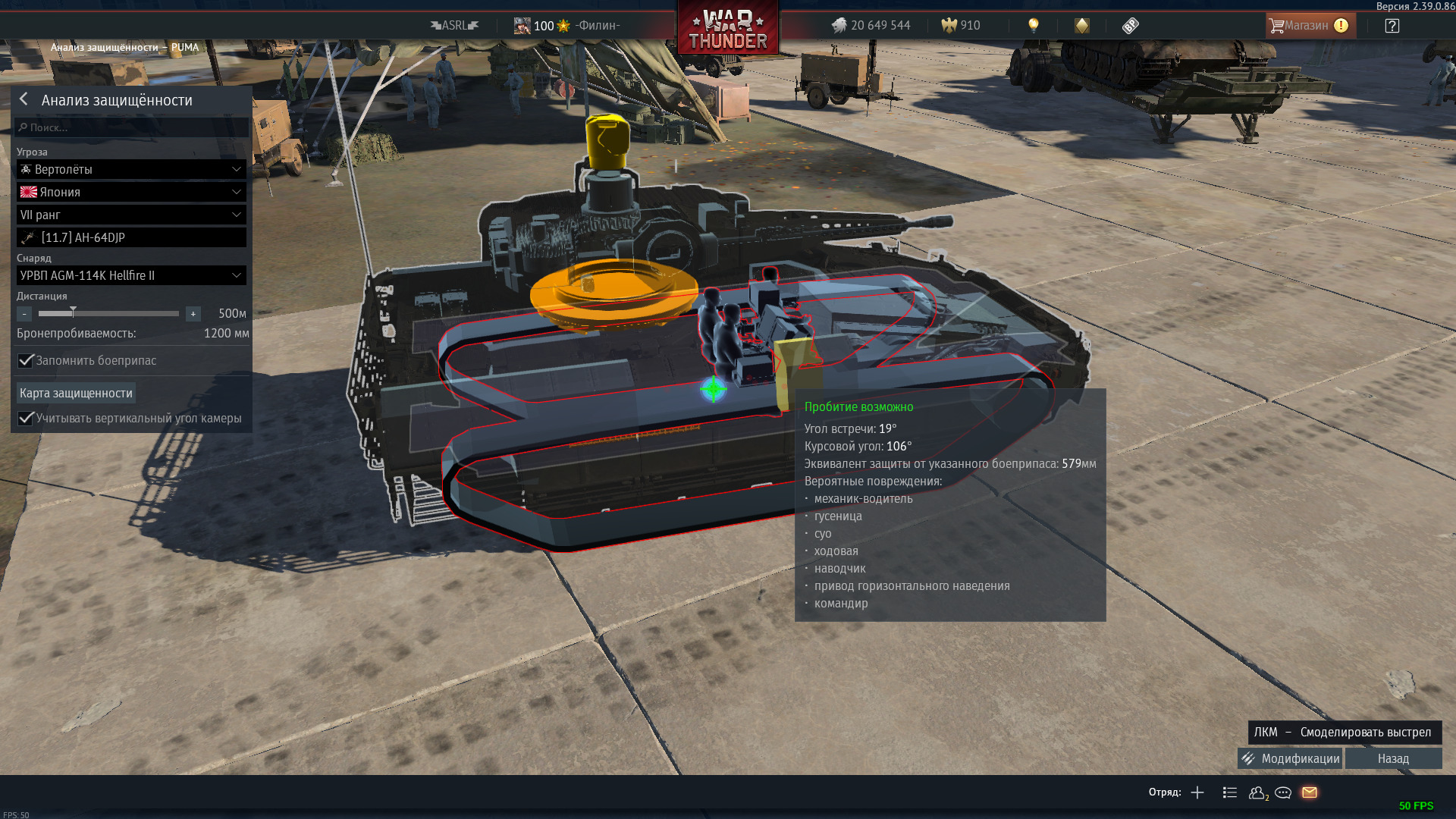The width and height of the screenshot is (1456, 819).
Task: Go back using the arrow beside Анализ защищённости
Action: [24, 99]
